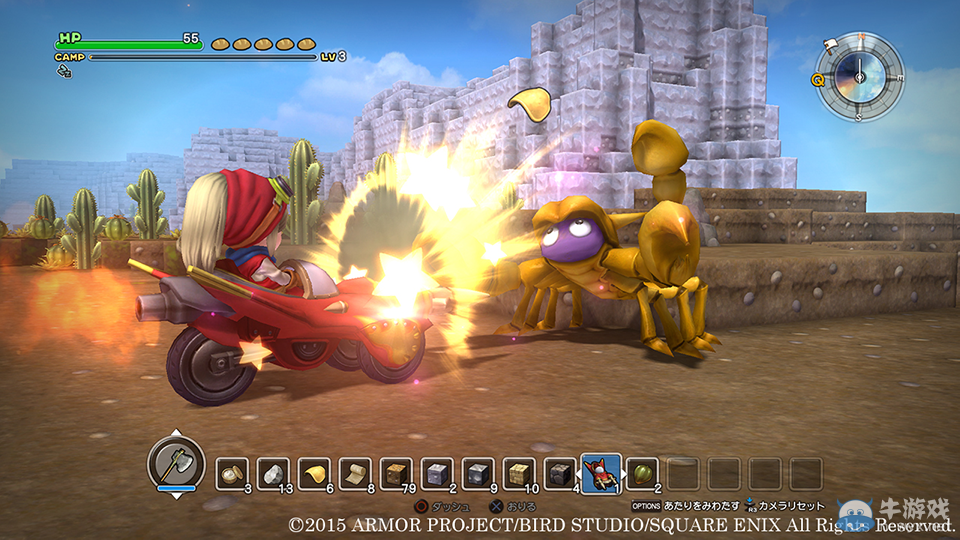The image size is (960, 540).
Task: Pick the parchment scroll slot with 8
Action: pyautogui.click(x=355, y=473)
